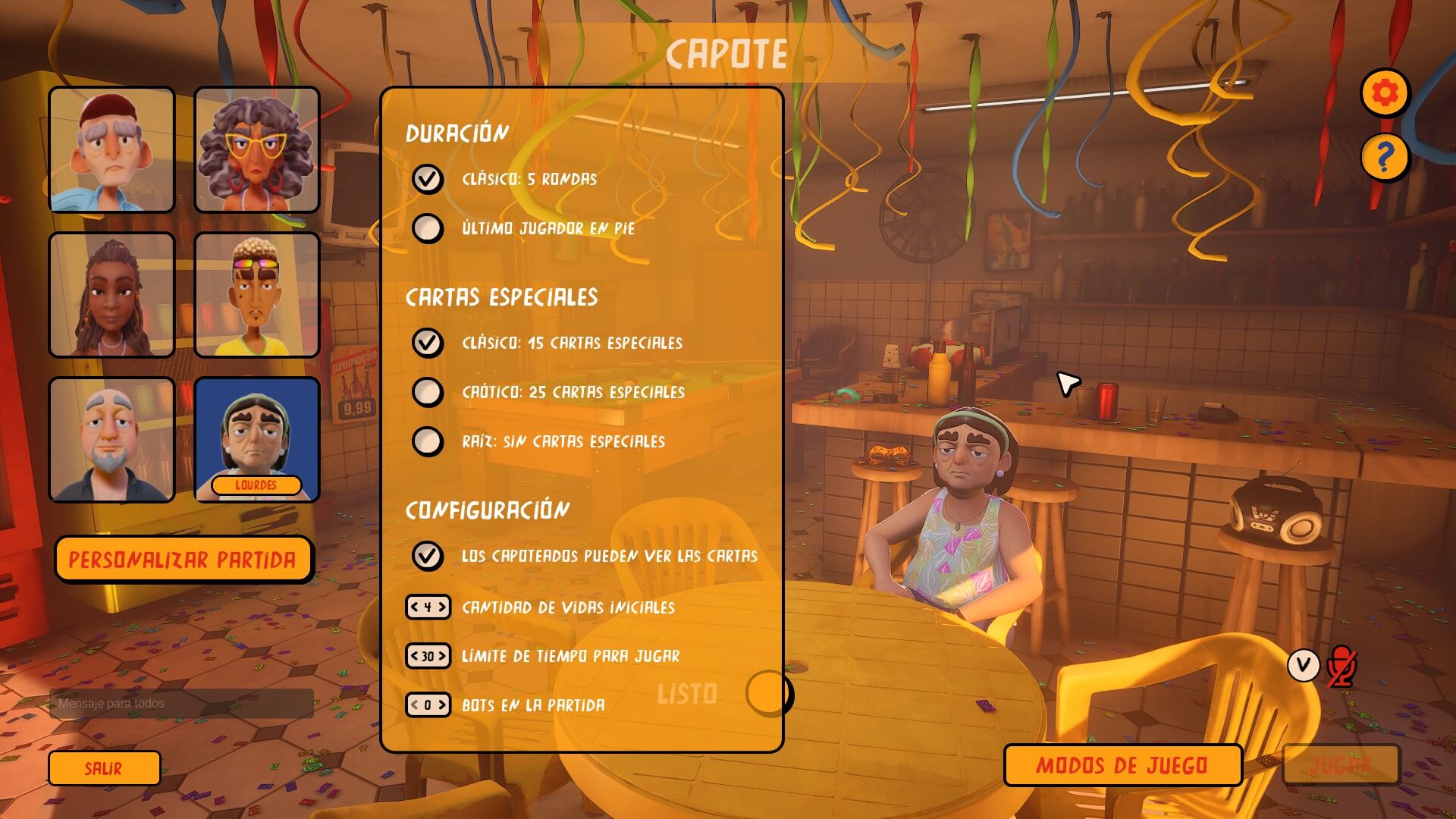Click the Personalizar Partida button
This screenshot has width=1456, height=819.
tap(183, 560)
